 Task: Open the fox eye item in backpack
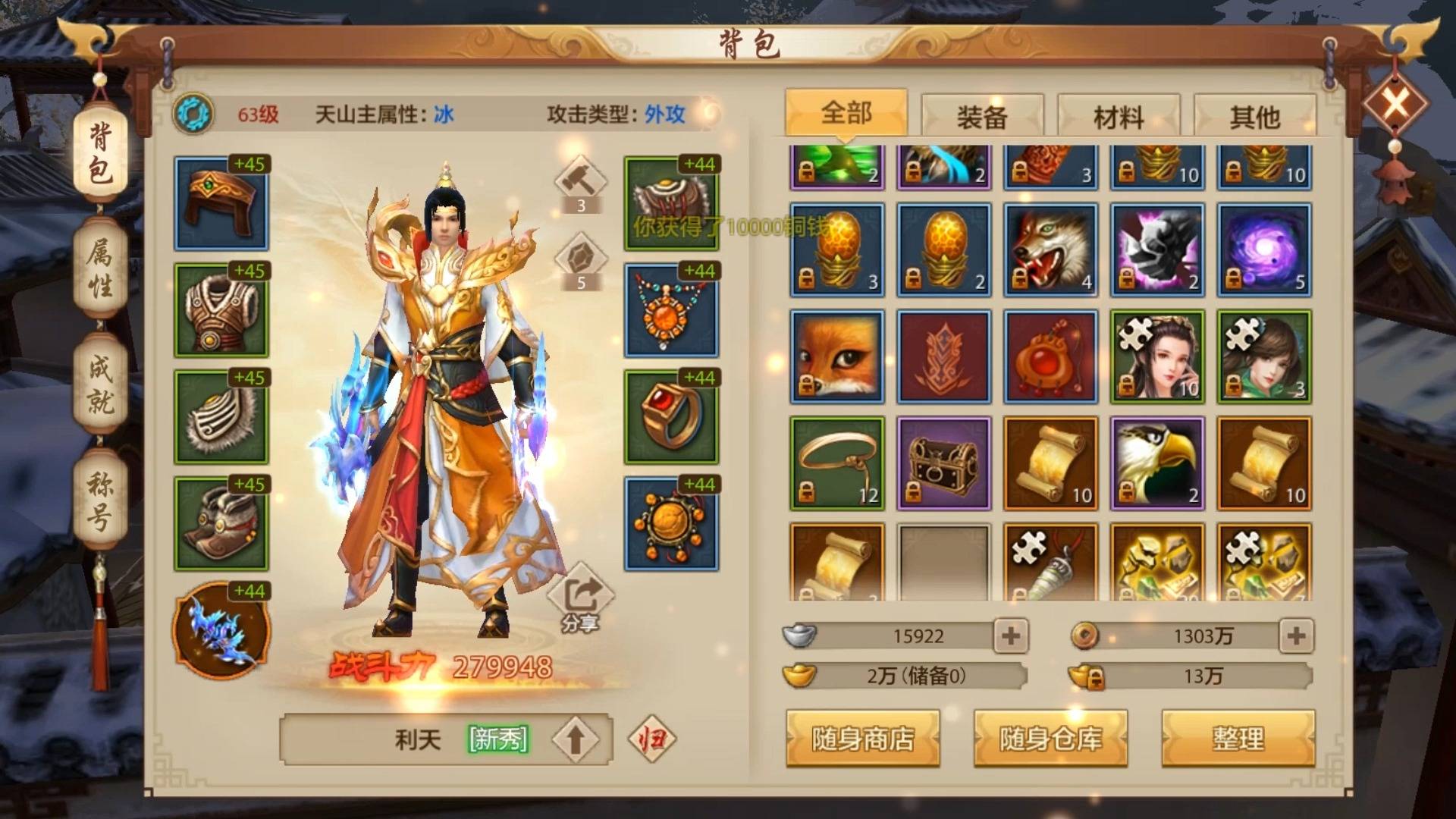click(x=836, y=356)
